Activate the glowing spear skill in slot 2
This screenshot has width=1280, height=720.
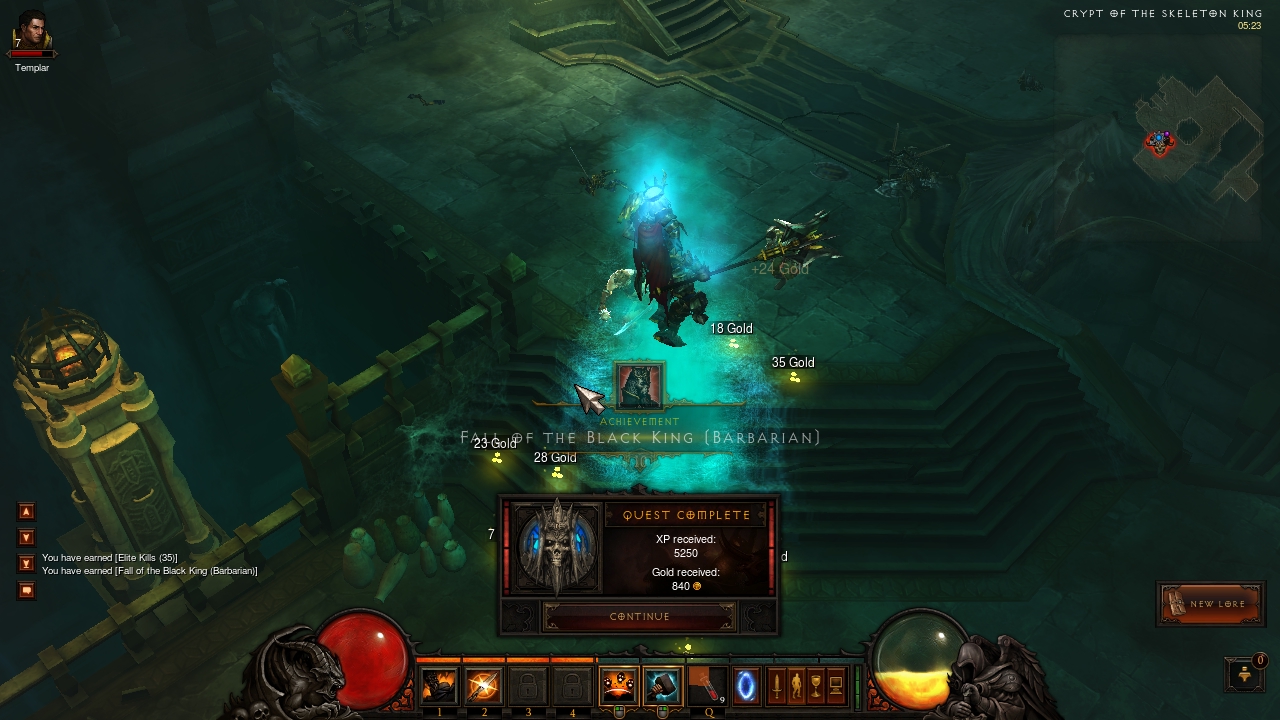click(484, 687)
